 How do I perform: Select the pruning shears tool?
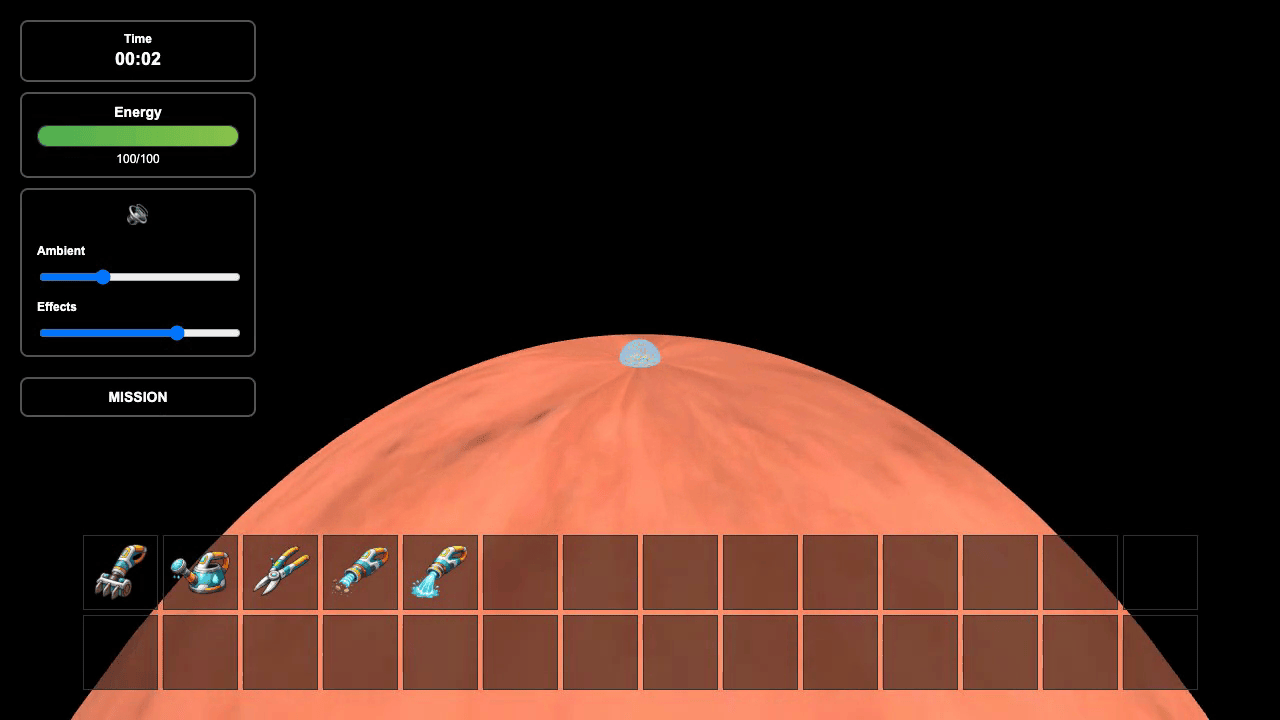(x=280, y=572)
